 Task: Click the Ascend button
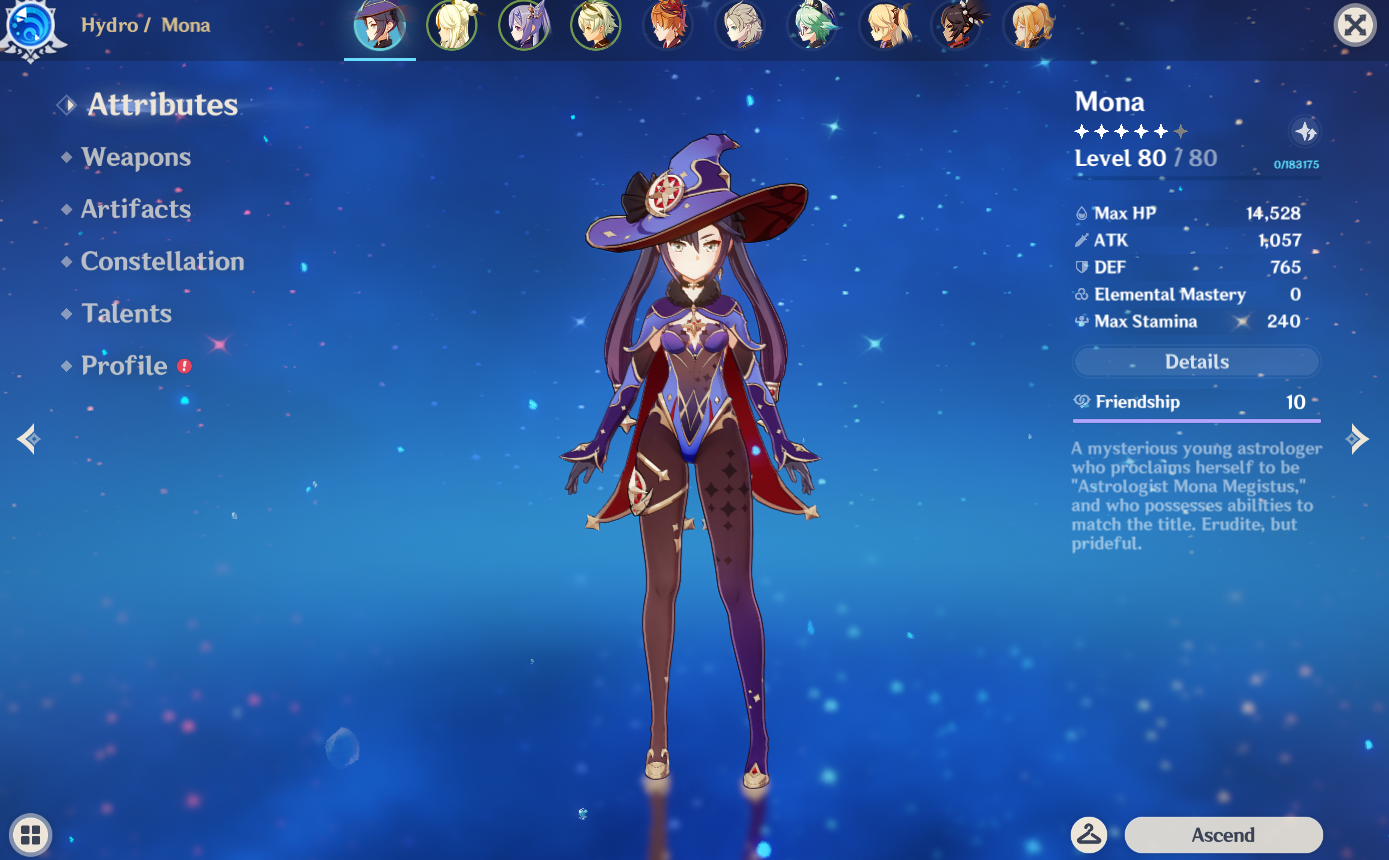click(1223, 835)
